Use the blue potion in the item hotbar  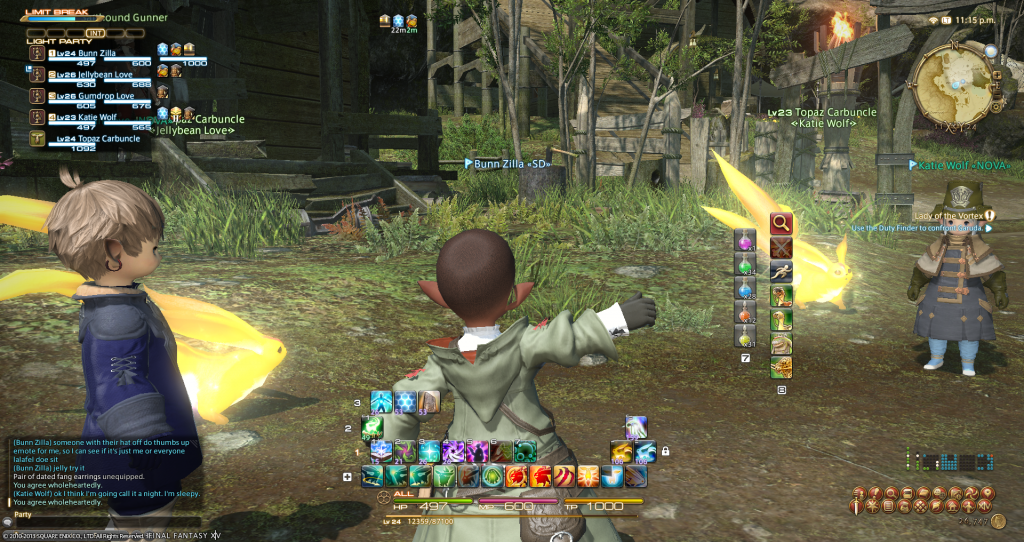click(x=744, y=290)
